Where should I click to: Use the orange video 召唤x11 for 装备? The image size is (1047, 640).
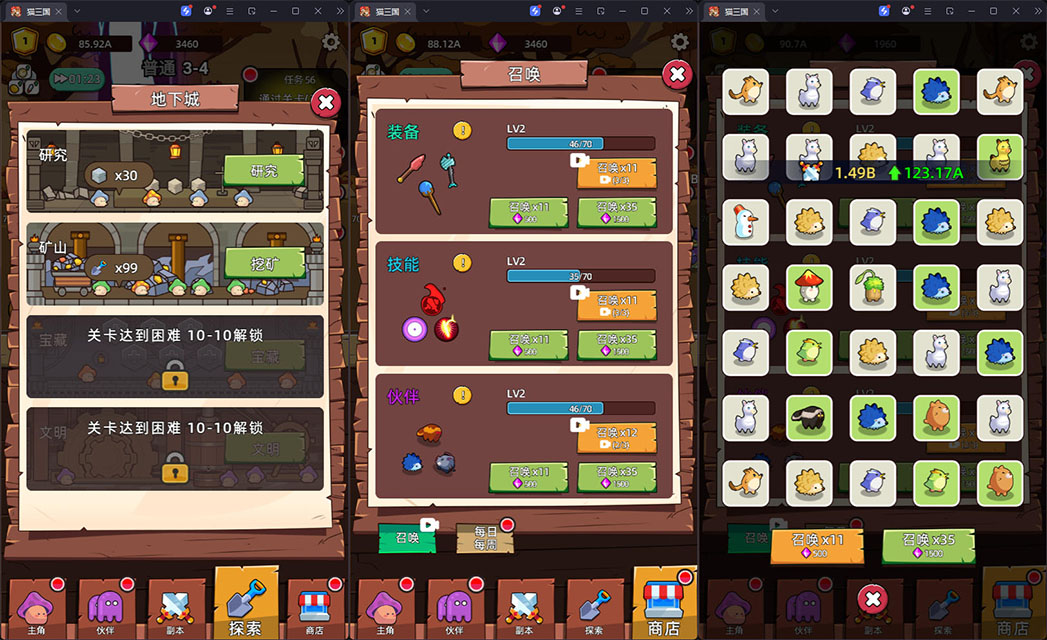616,173
